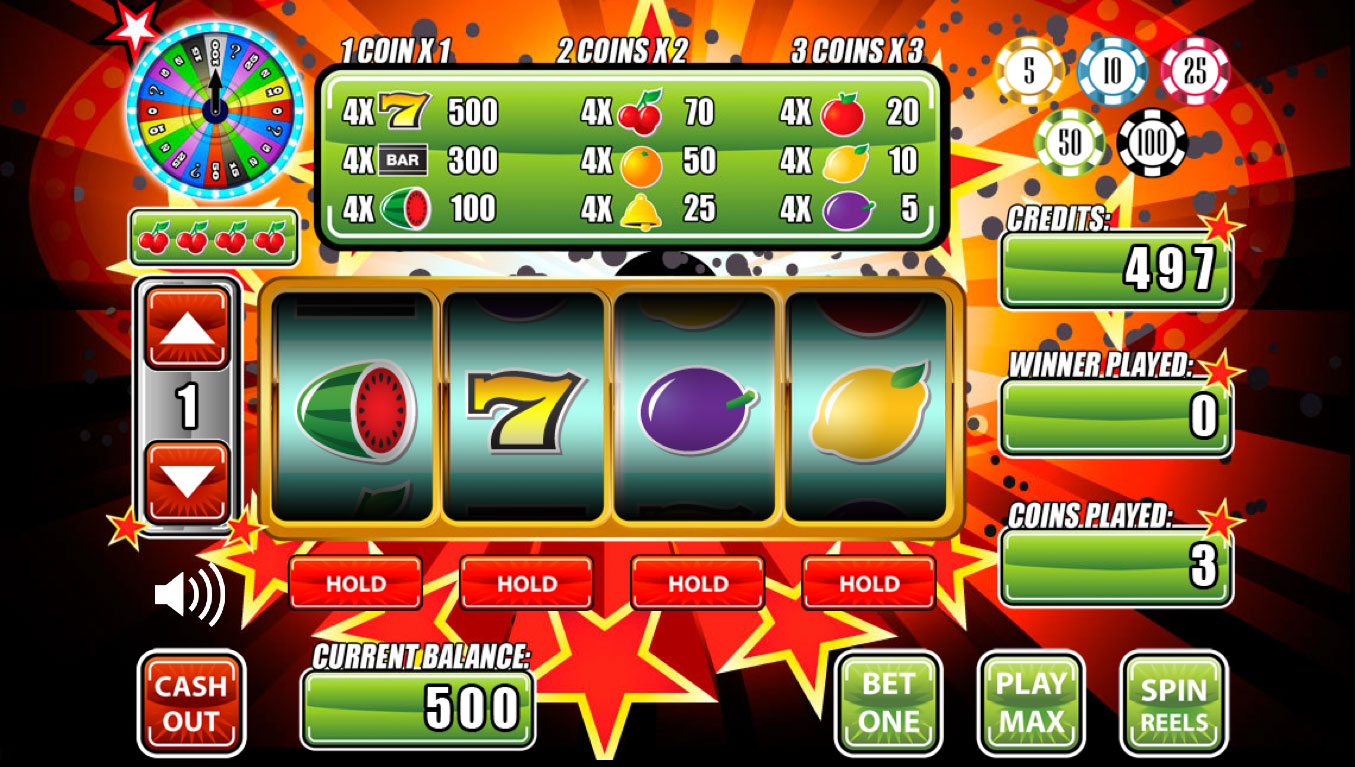Image resolution: width=1355 pixels, height=767 pixels.
Task: Select the gold 5 casino chip
Action: (x=1029, y=71)
